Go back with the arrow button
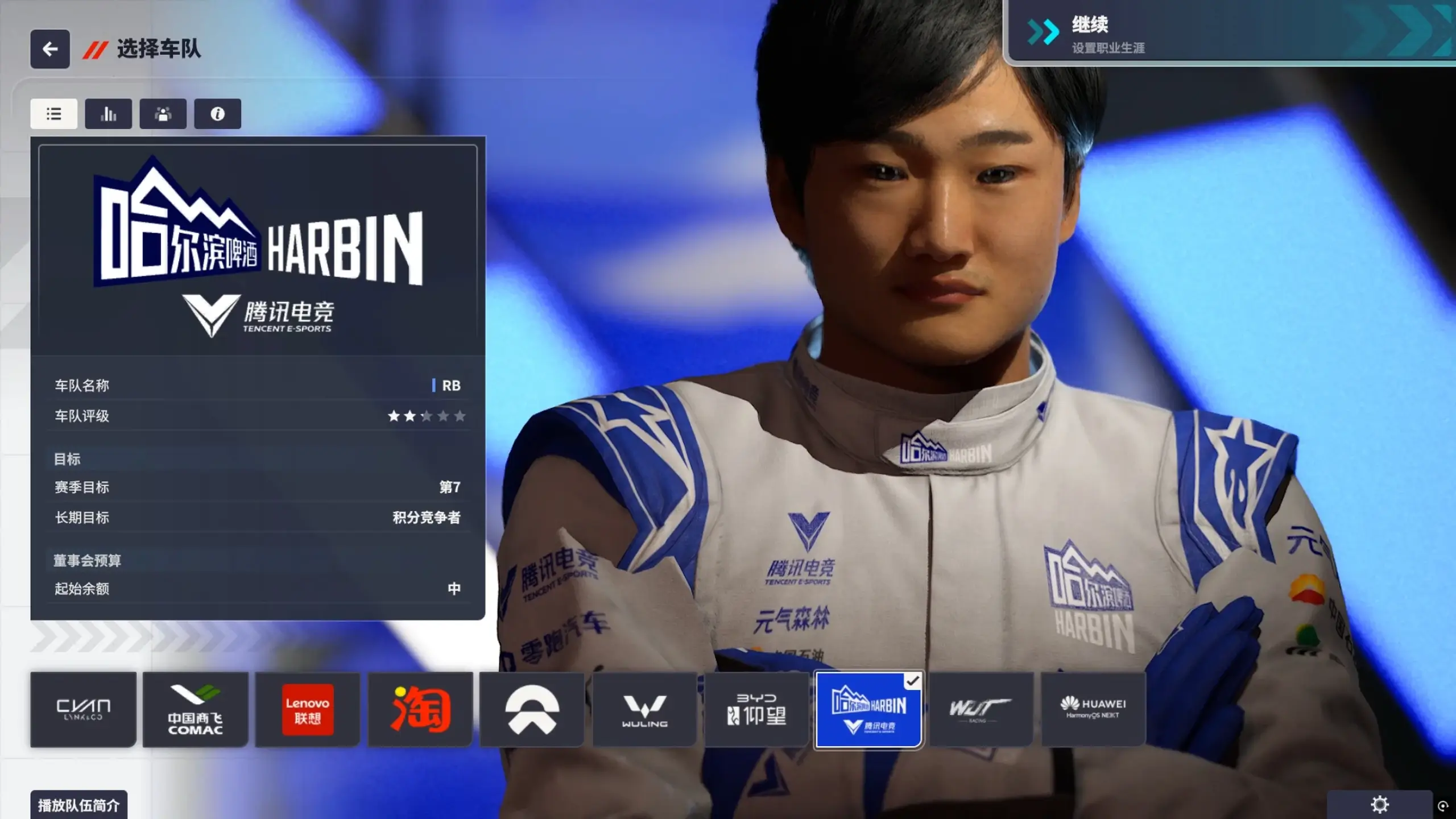1456x819 pixels. pos(50,49)
